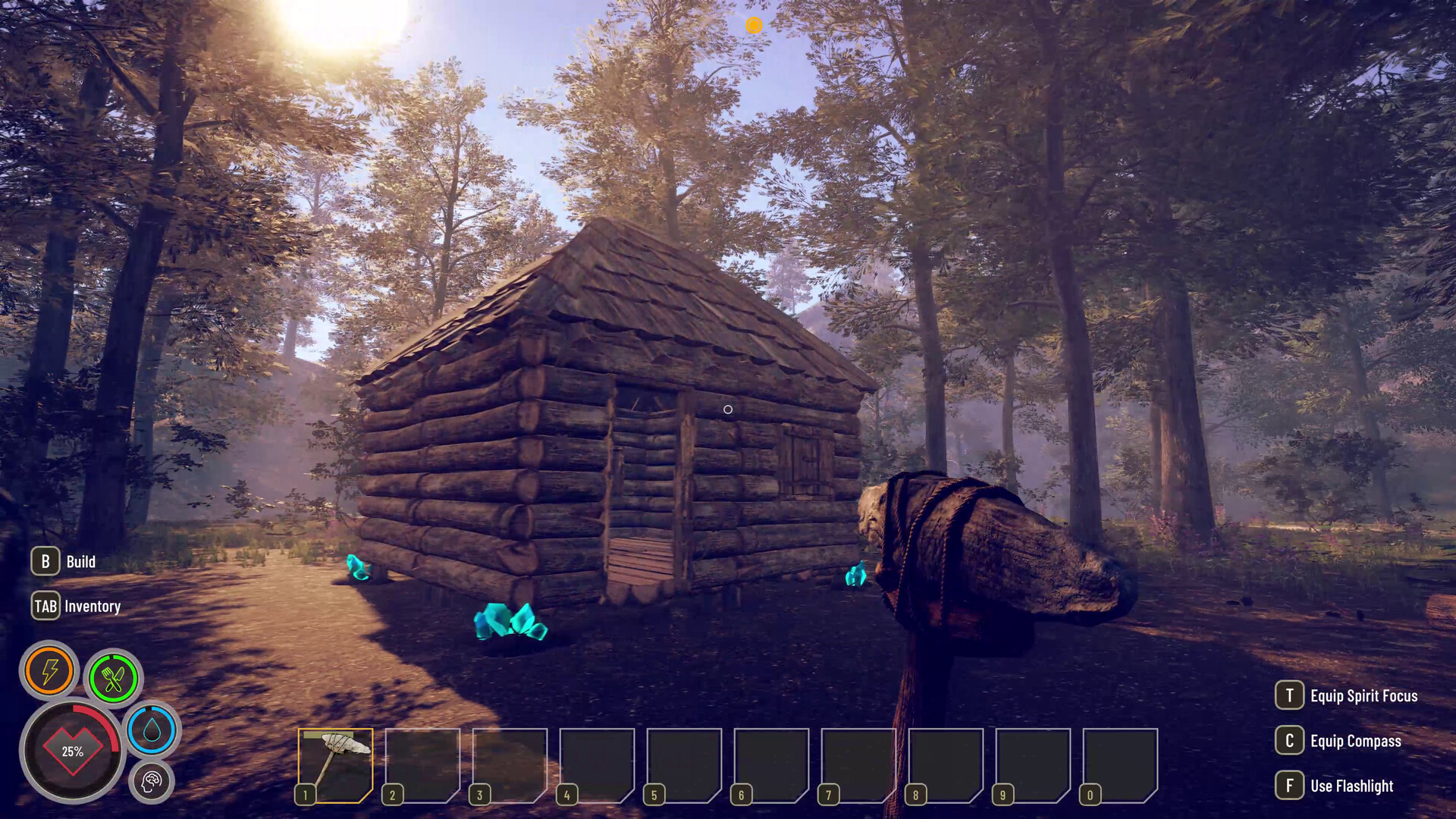The height and width of the screenshot is (819, 1456).
Task: Open the Inventory via TAB prompt
Action: click(x=45, y=606)
